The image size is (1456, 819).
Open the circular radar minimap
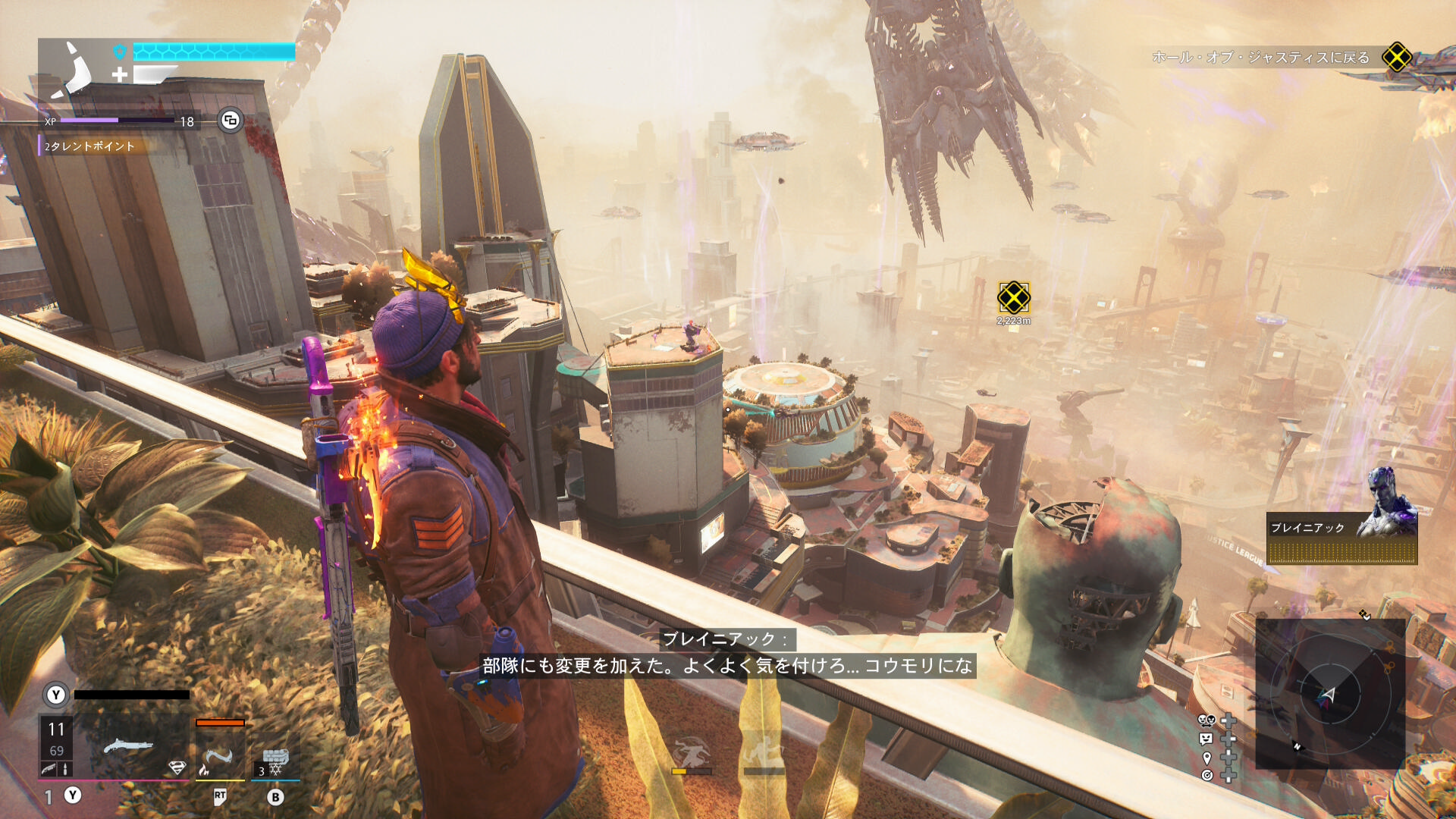coord(1329,693)
